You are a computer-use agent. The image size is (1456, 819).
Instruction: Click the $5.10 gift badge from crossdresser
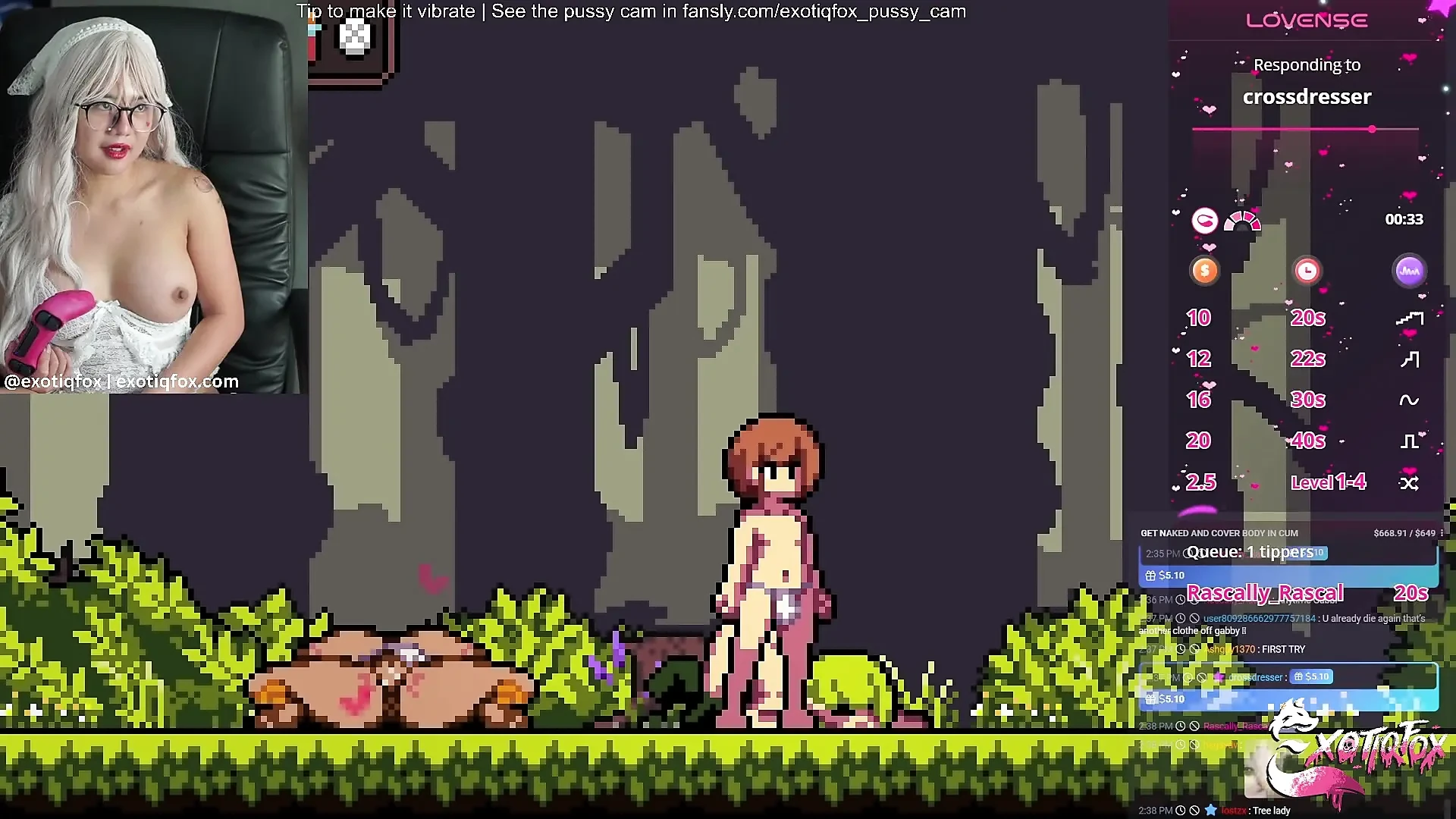(x=1312, y=676)
